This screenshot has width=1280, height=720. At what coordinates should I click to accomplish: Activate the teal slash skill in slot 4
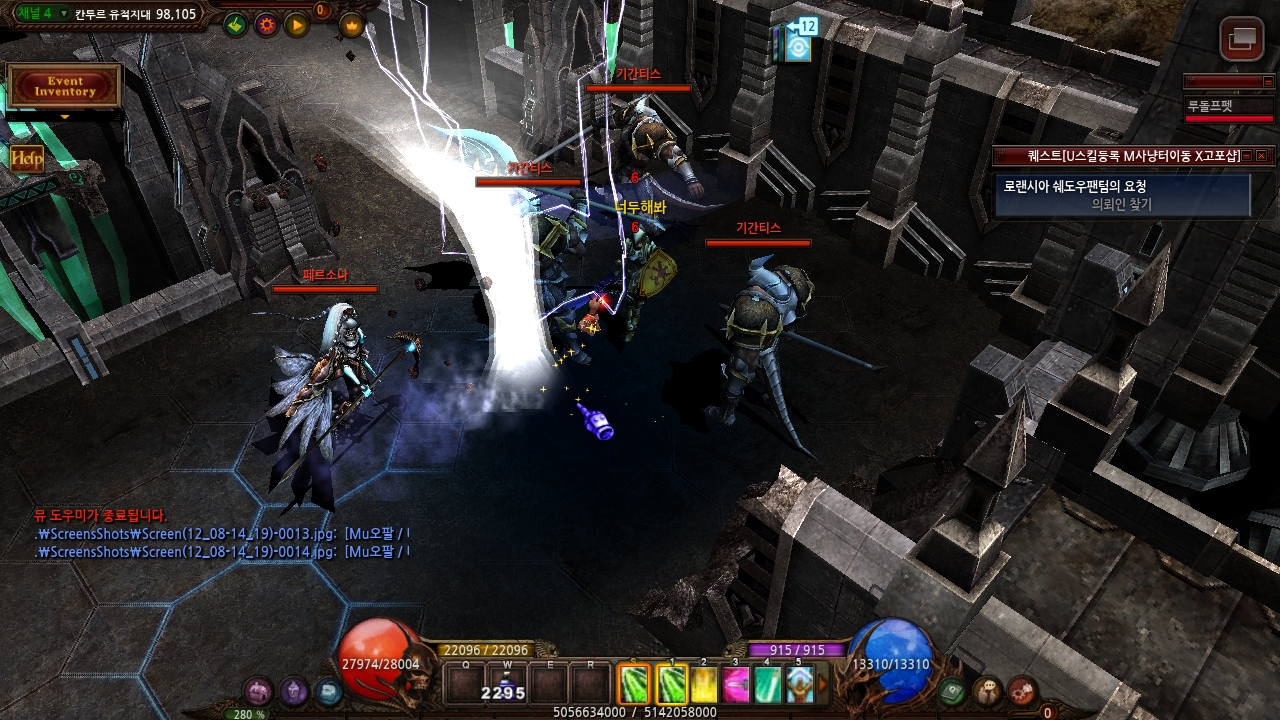(767, 684)
